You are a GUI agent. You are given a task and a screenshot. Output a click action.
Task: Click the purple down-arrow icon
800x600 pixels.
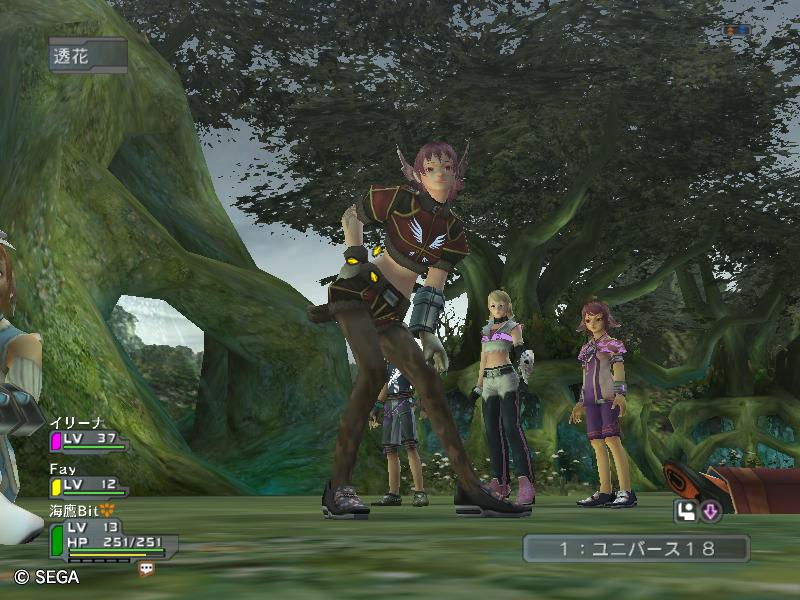coord(711,512)
